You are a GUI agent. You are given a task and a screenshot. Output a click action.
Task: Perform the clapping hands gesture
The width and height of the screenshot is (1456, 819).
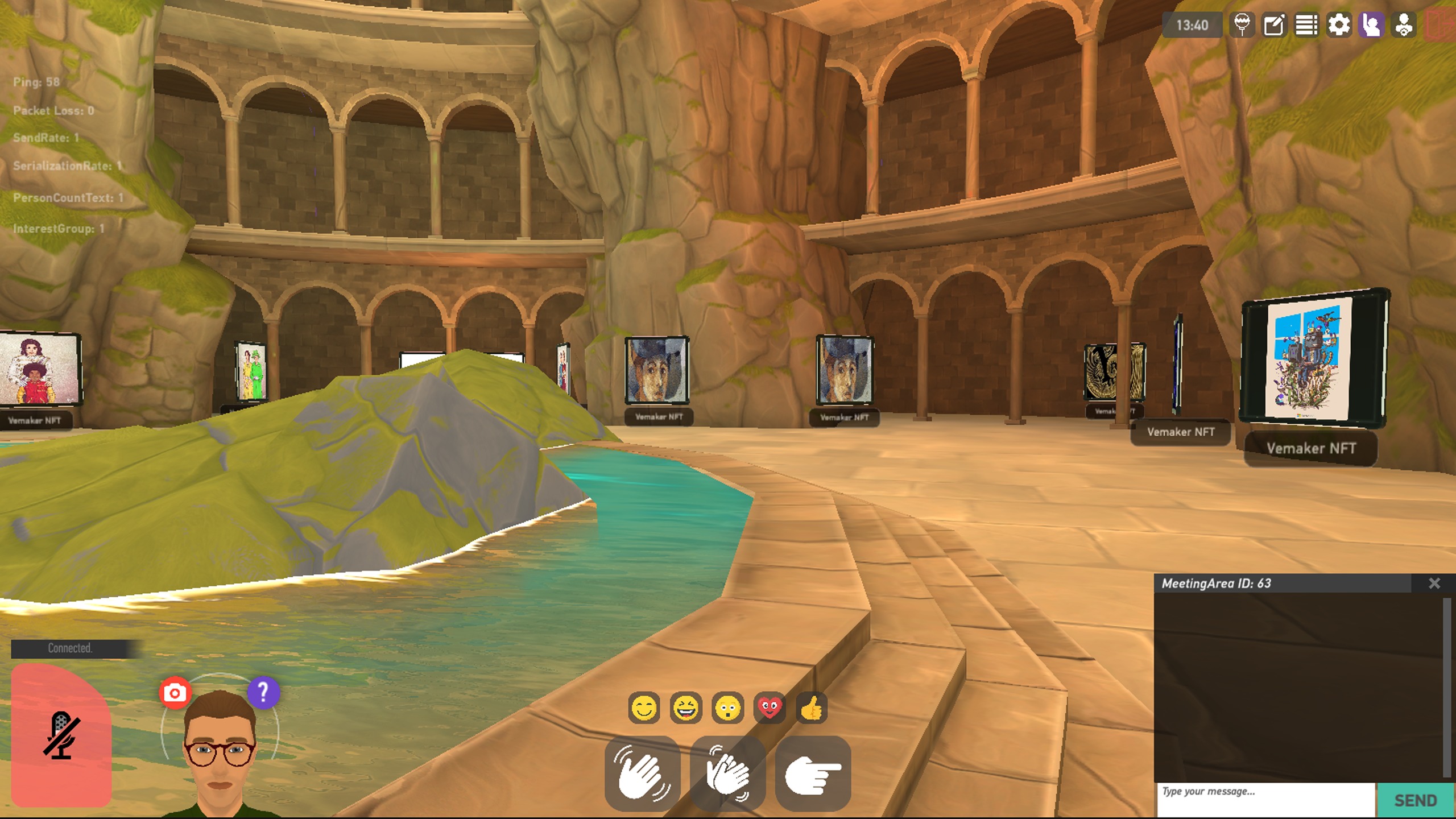[728, 774]
